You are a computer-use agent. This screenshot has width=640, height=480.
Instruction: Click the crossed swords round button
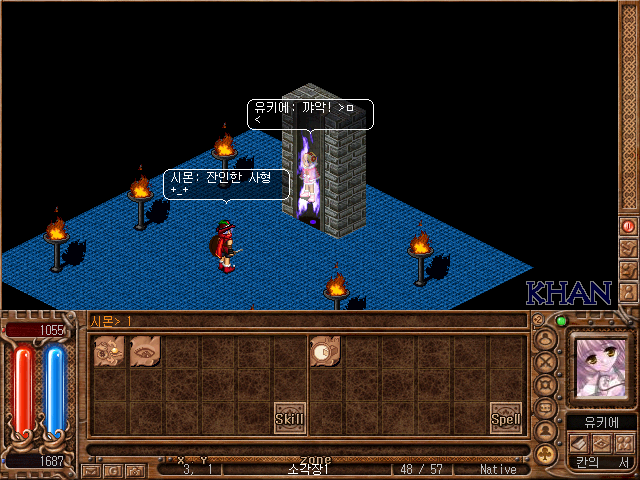point(546,361)
